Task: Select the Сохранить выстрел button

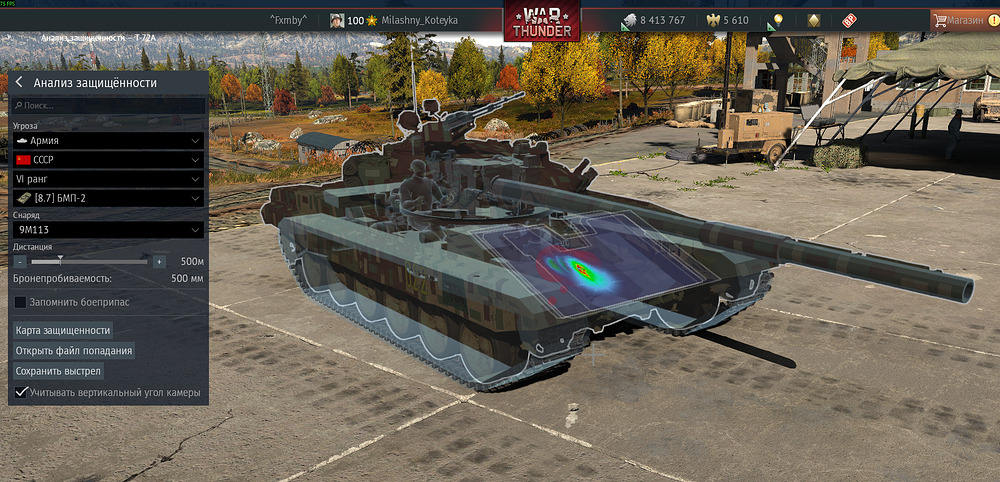Action: click(x=58, y=371)
